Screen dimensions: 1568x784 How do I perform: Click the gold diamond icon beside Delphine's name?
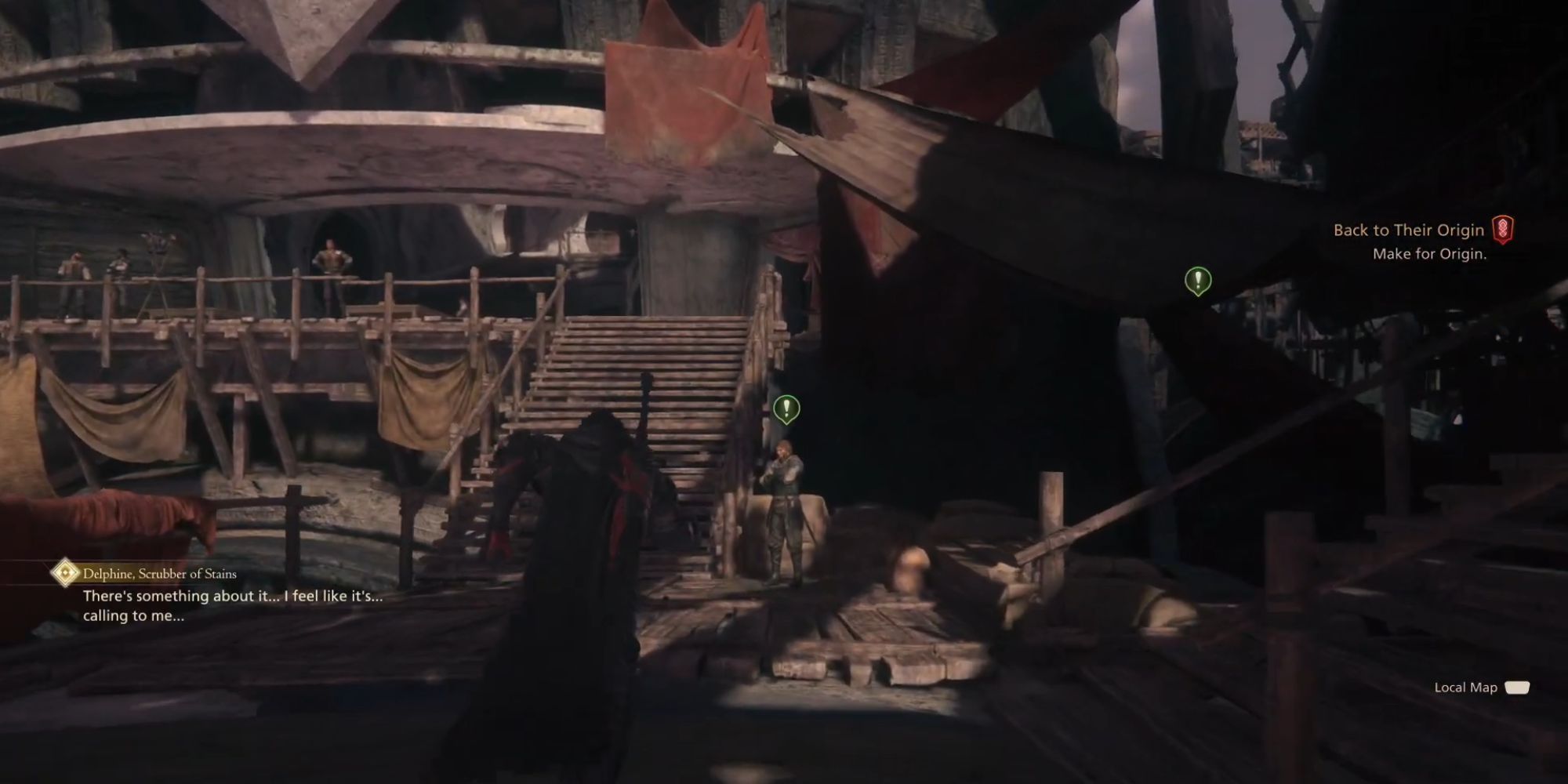(65, 574)
